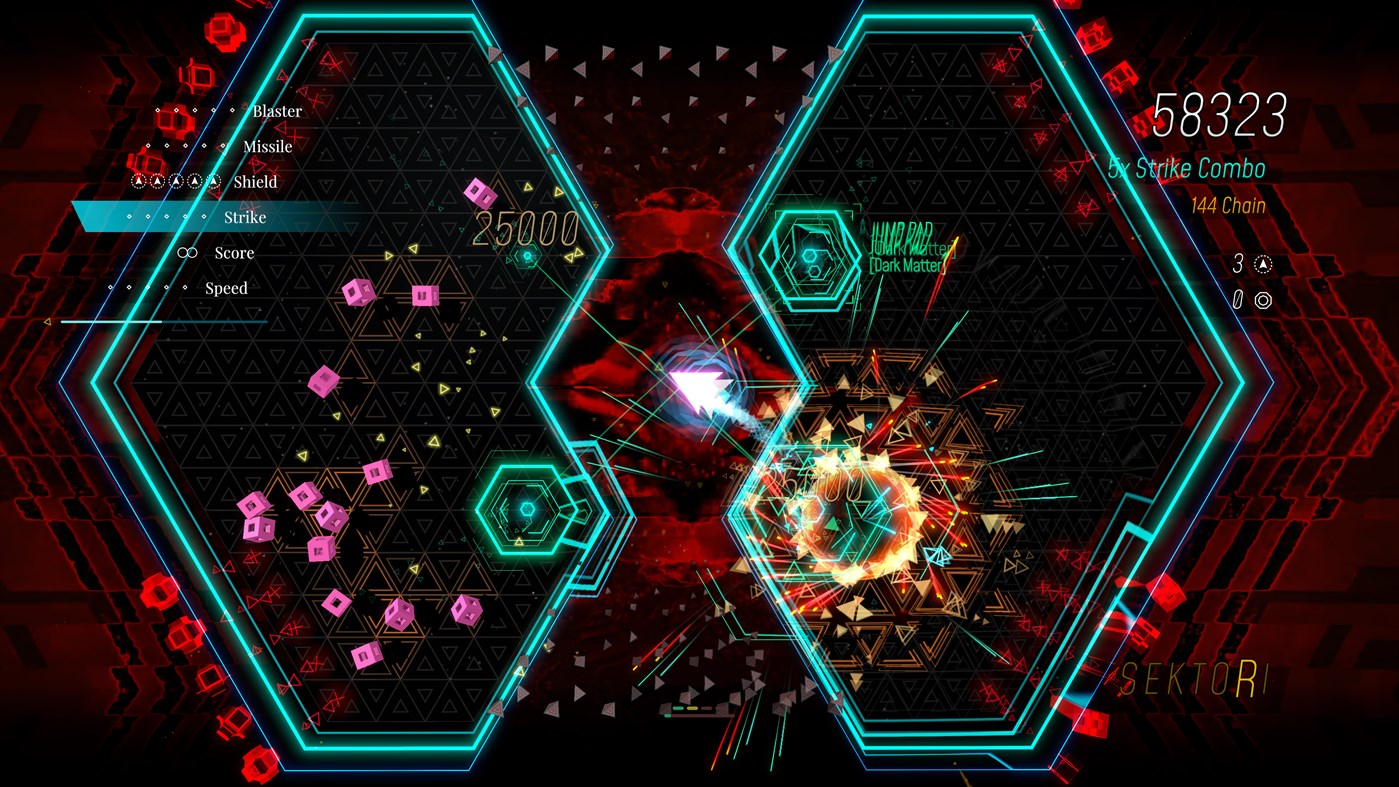Image resolution: width=1399 pixels, height=787 pixels.
Task: Toggle the last Shield pip in the HUD
Action: coord(214,180)
